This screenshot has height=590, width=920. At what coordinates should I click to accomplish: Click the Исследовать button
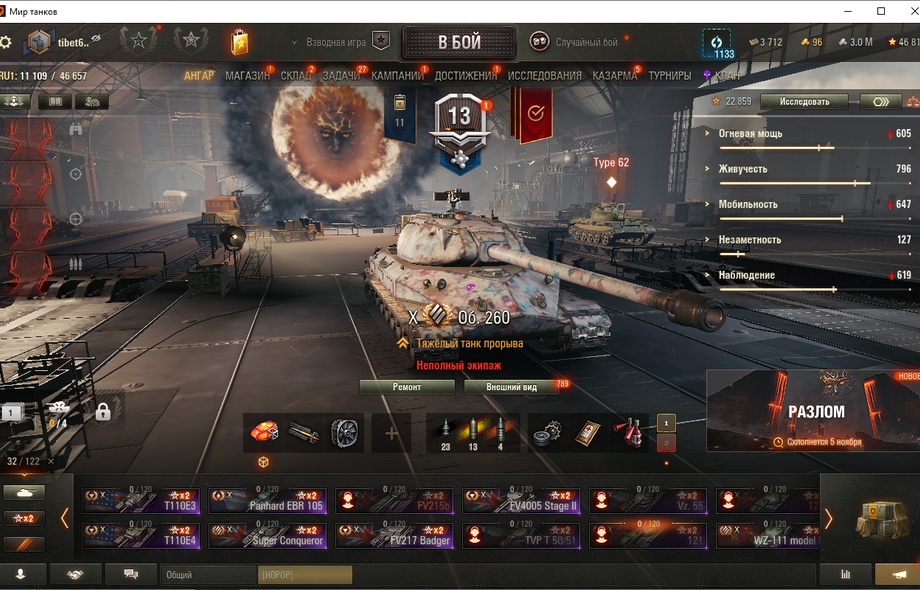coord(804,102)
